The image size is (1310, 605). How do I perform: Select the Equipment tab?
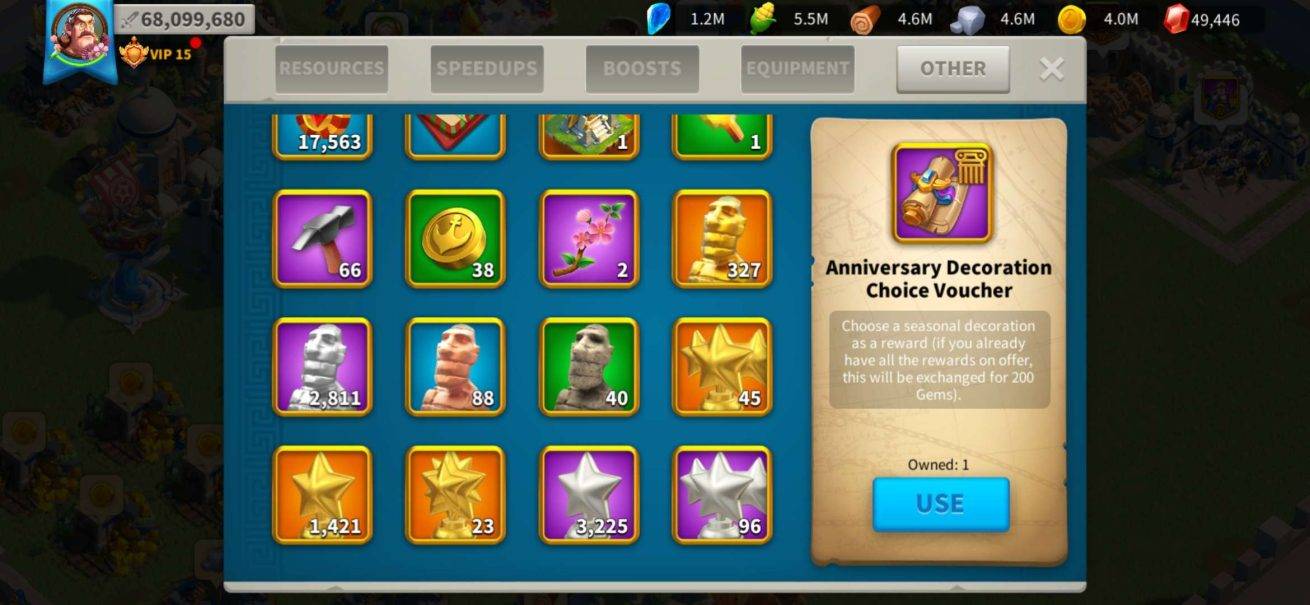(797, 69)
